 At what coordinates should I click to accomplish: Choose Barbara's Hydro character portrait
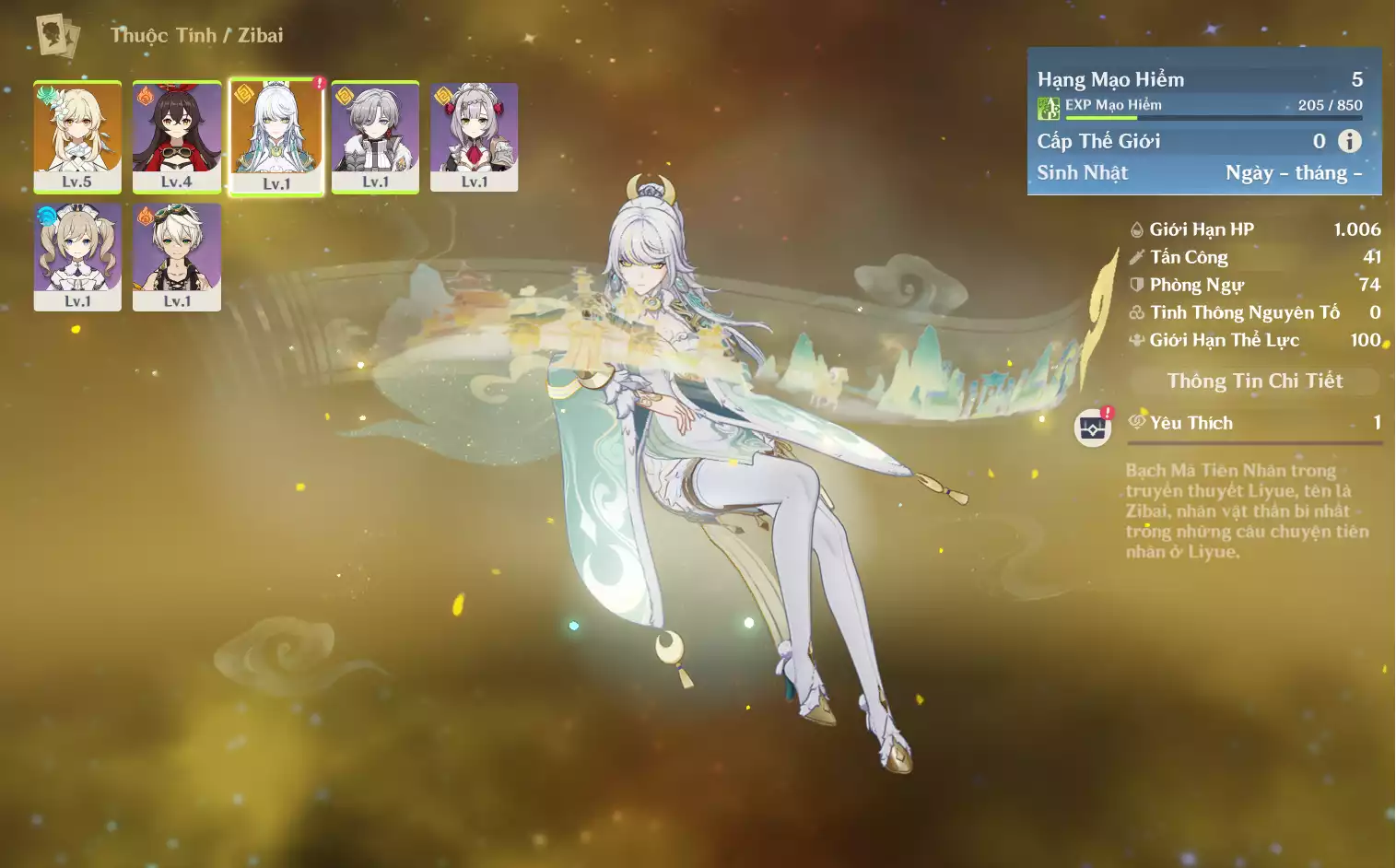[x=77, y=257]
